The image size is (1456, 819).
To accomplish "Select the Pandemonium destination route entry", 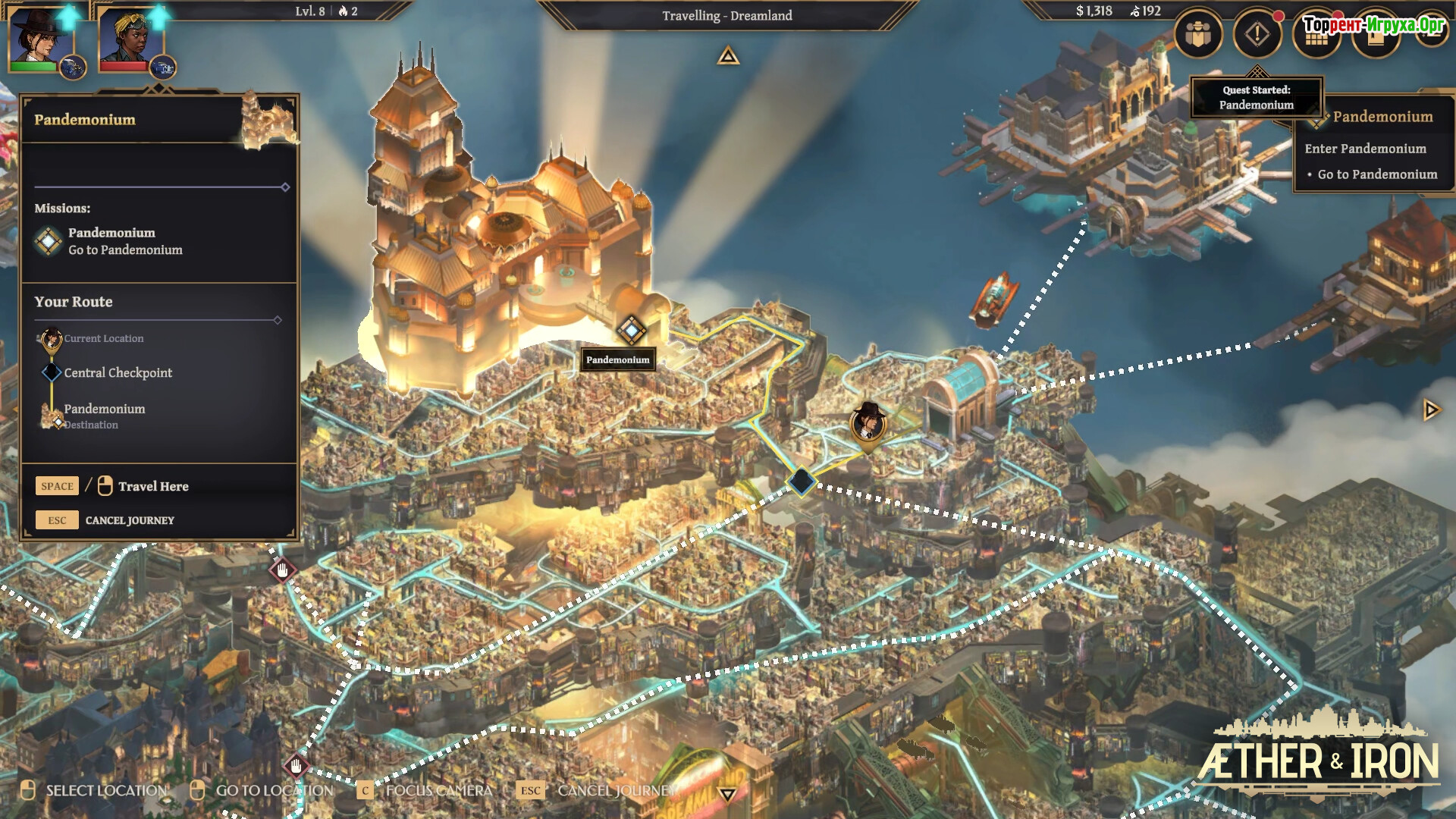I will pos(104,409).
